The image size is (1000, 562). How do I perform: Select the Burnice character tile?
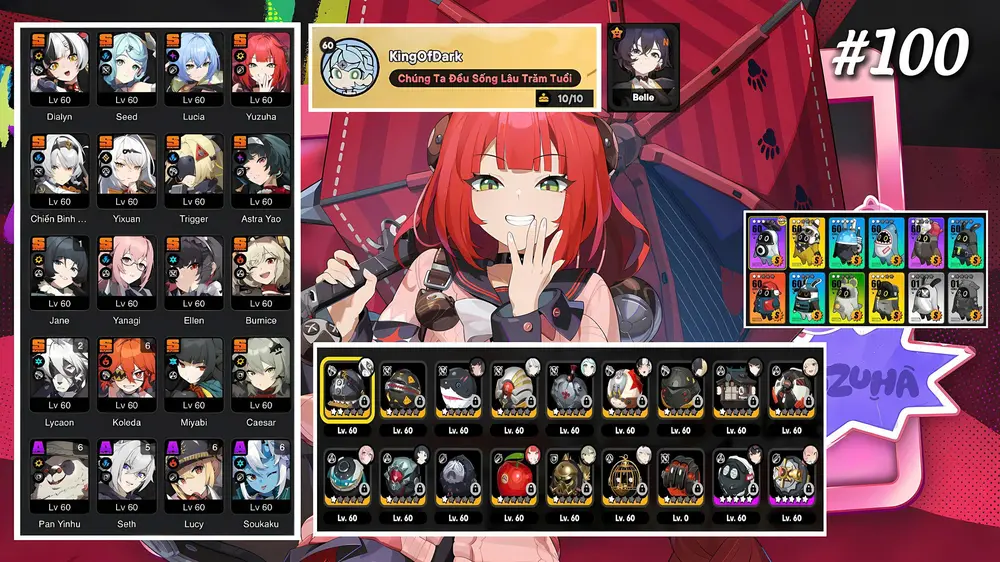pos(261,274)
